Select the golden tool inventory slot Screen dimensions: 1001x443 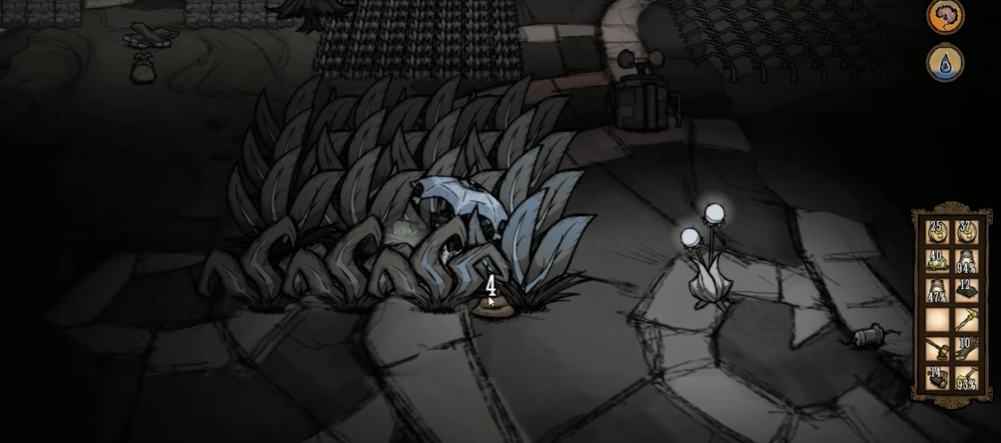pos(966,321)
